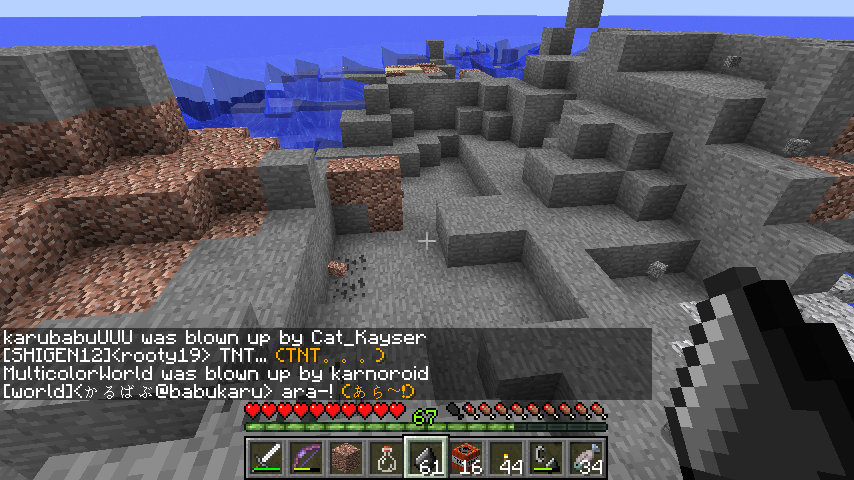Select the torch stack of 44
Viewport: 854px width, 480px height.
coord(507,458)
